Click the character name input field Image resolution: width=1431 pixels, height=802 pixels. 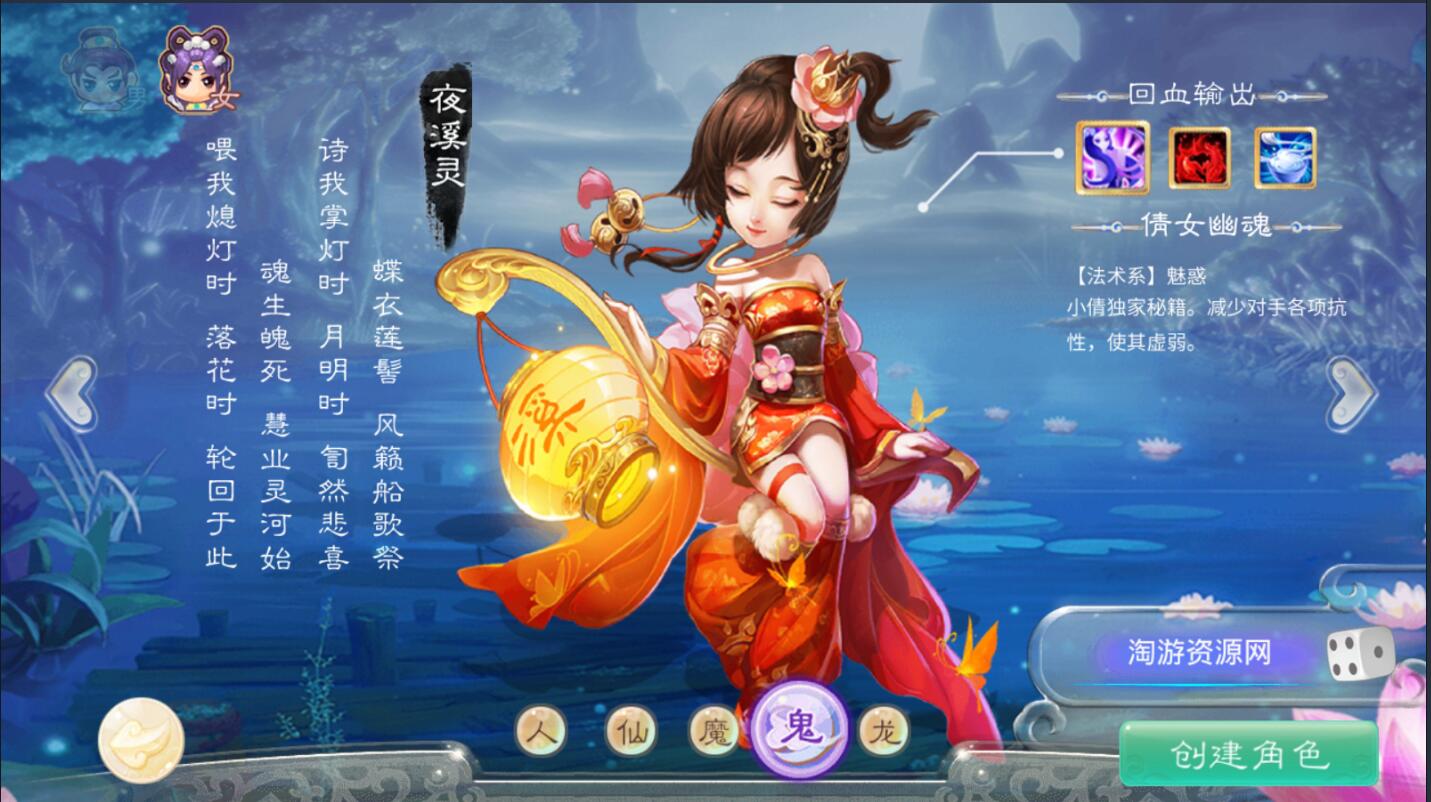1199,653
